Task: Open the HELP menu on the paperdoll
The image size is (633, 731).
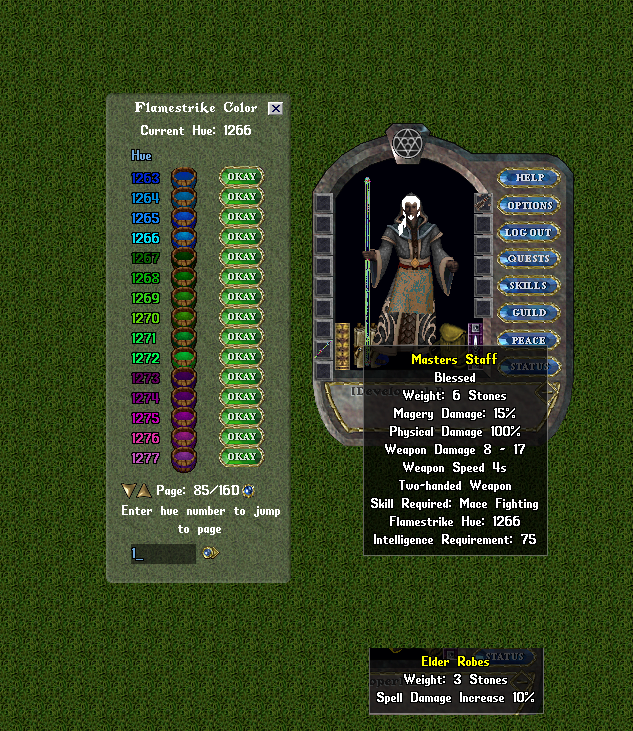Action: click(529, 178)
